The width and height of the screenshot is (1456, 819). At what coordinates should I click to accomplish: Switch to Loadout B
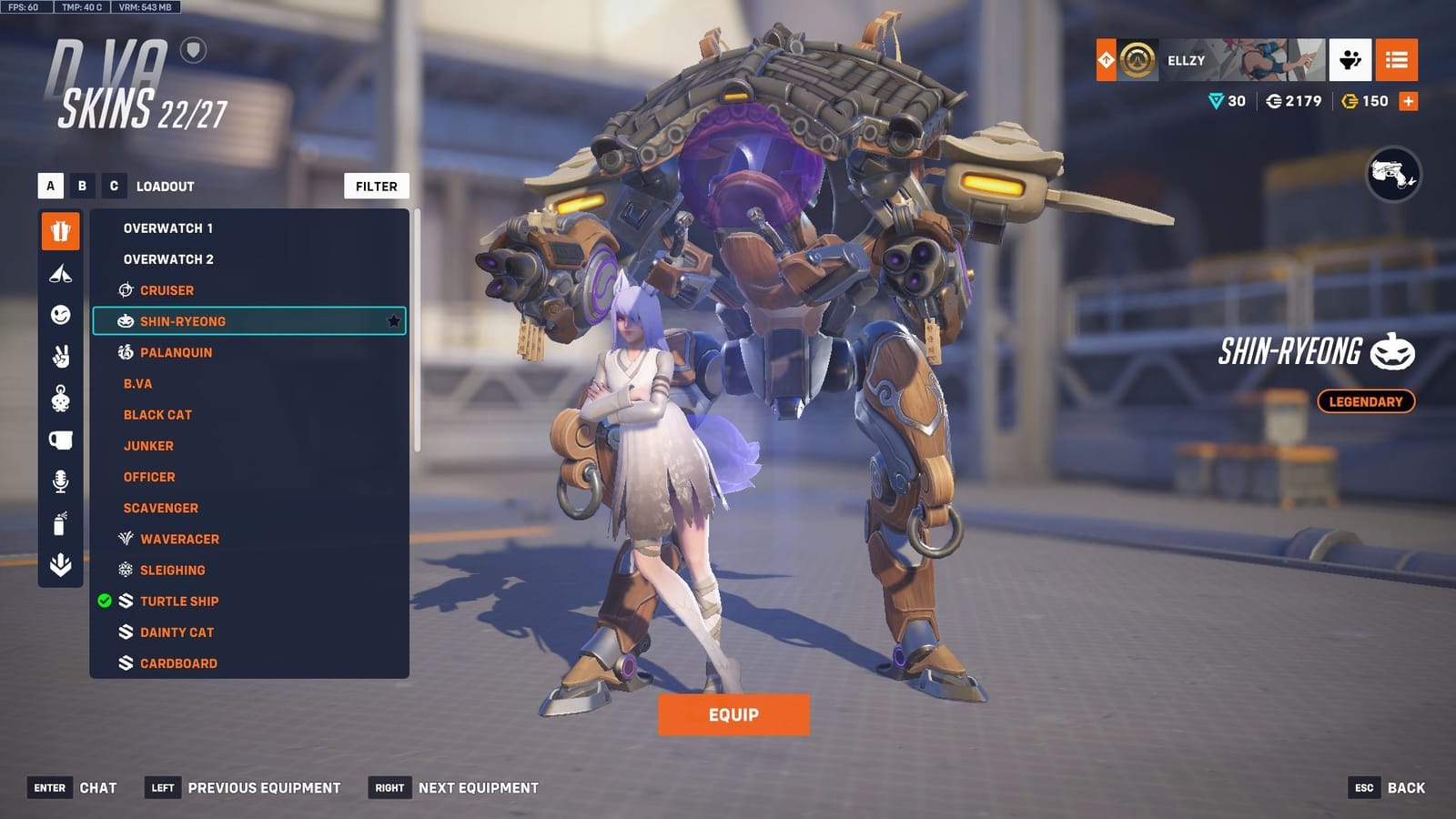click(82, 186)
